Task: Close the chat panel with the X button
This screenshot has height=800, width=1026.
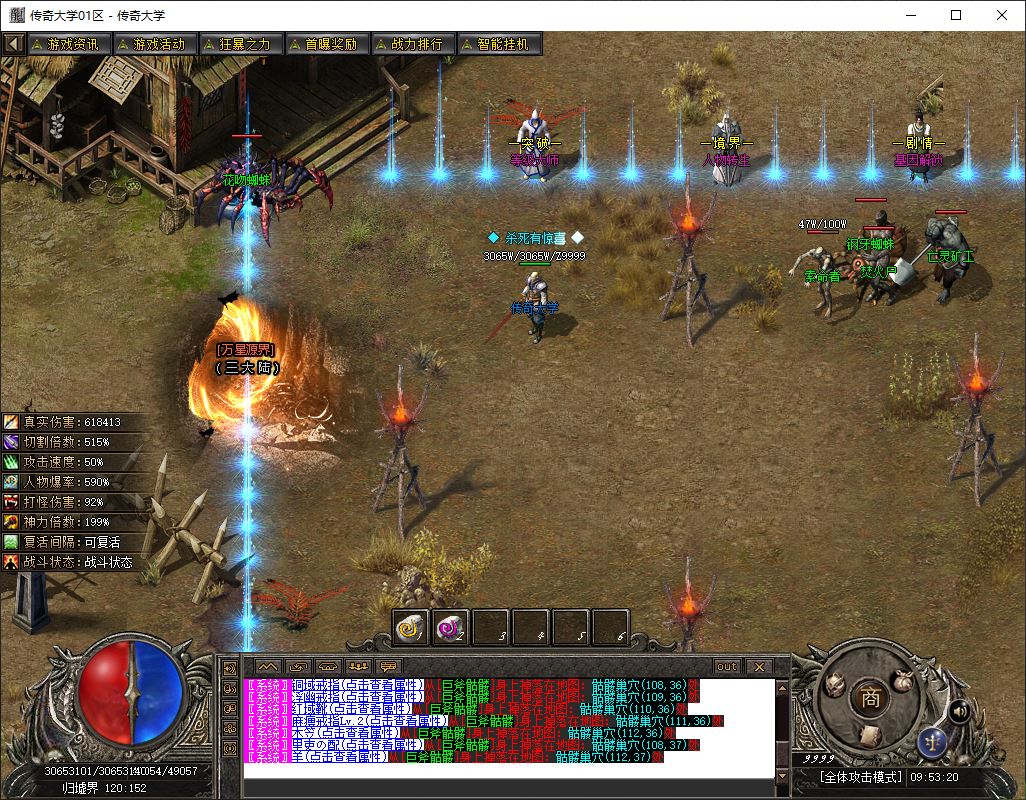Action: click(x=758, y=666)
